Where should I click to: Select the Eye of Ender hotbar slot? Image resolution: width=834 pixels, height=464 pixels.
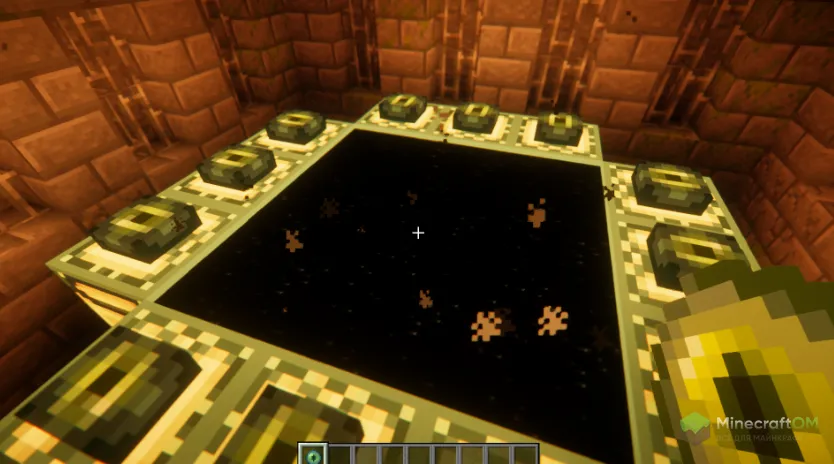pos(314,456)
